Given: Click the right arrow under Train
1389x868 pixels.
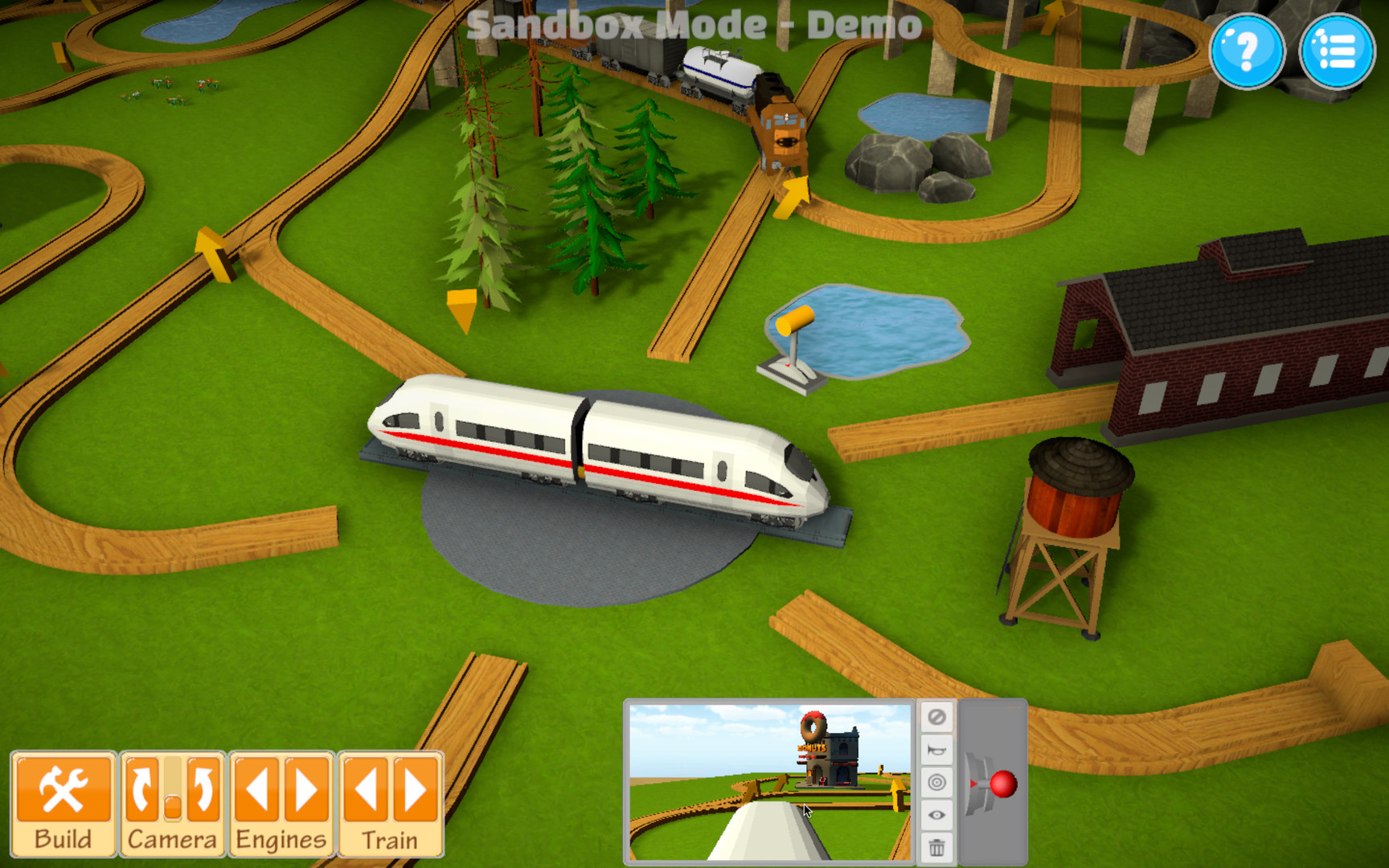Looking at the screenshot, I should [x=414, y=788].
